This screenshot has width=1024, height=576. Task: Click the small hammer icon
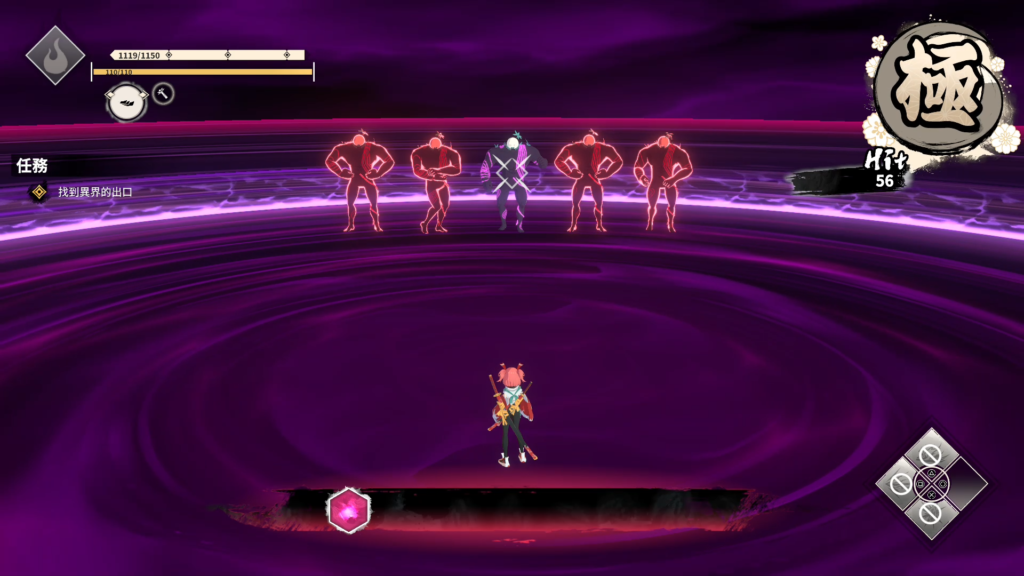pyautogui.click(x=164, y=94)
